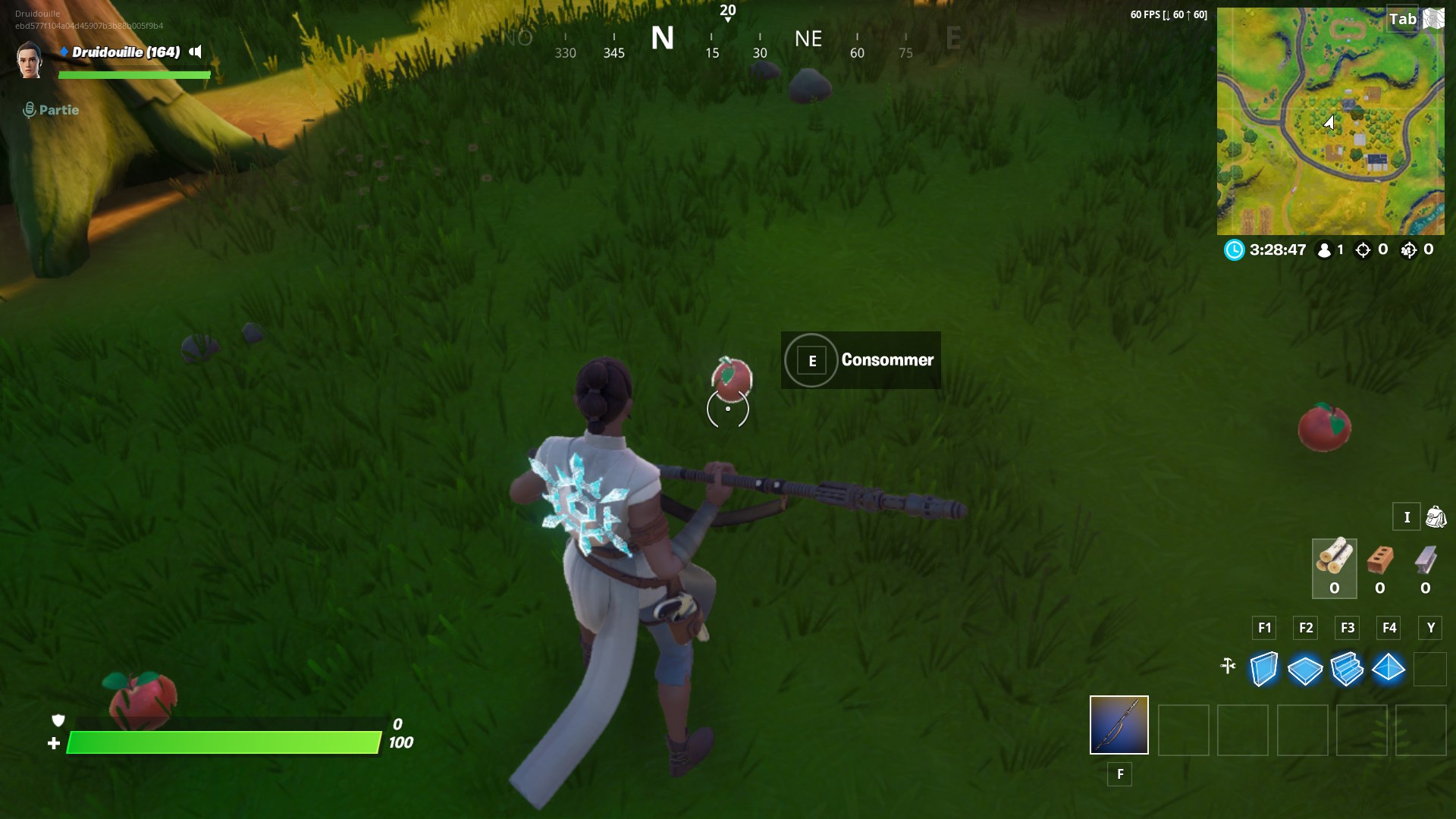
Task: Mute the Druidouille voice speaker icon
Action: coord(196,53)
